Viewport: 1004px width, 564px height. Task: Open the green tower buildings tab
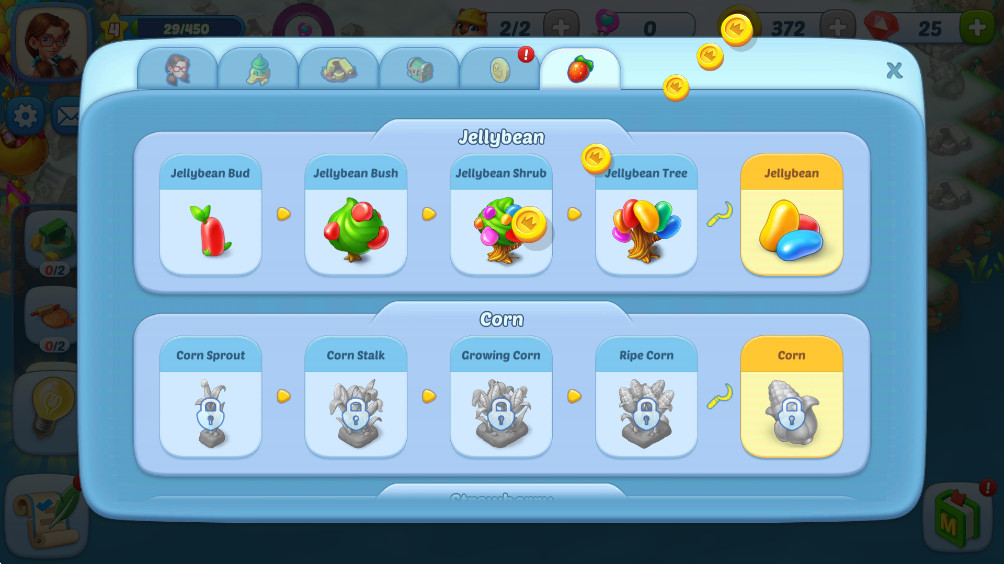[258, 69]
